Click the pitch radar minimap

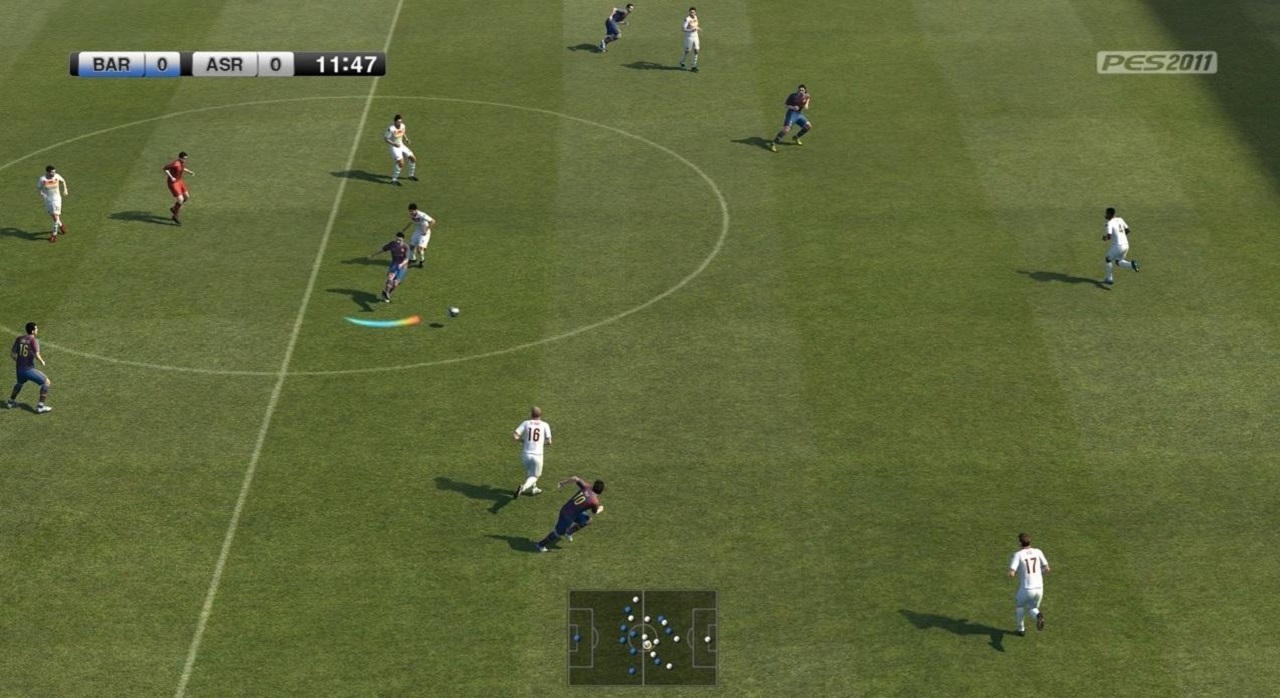(642, 637)
